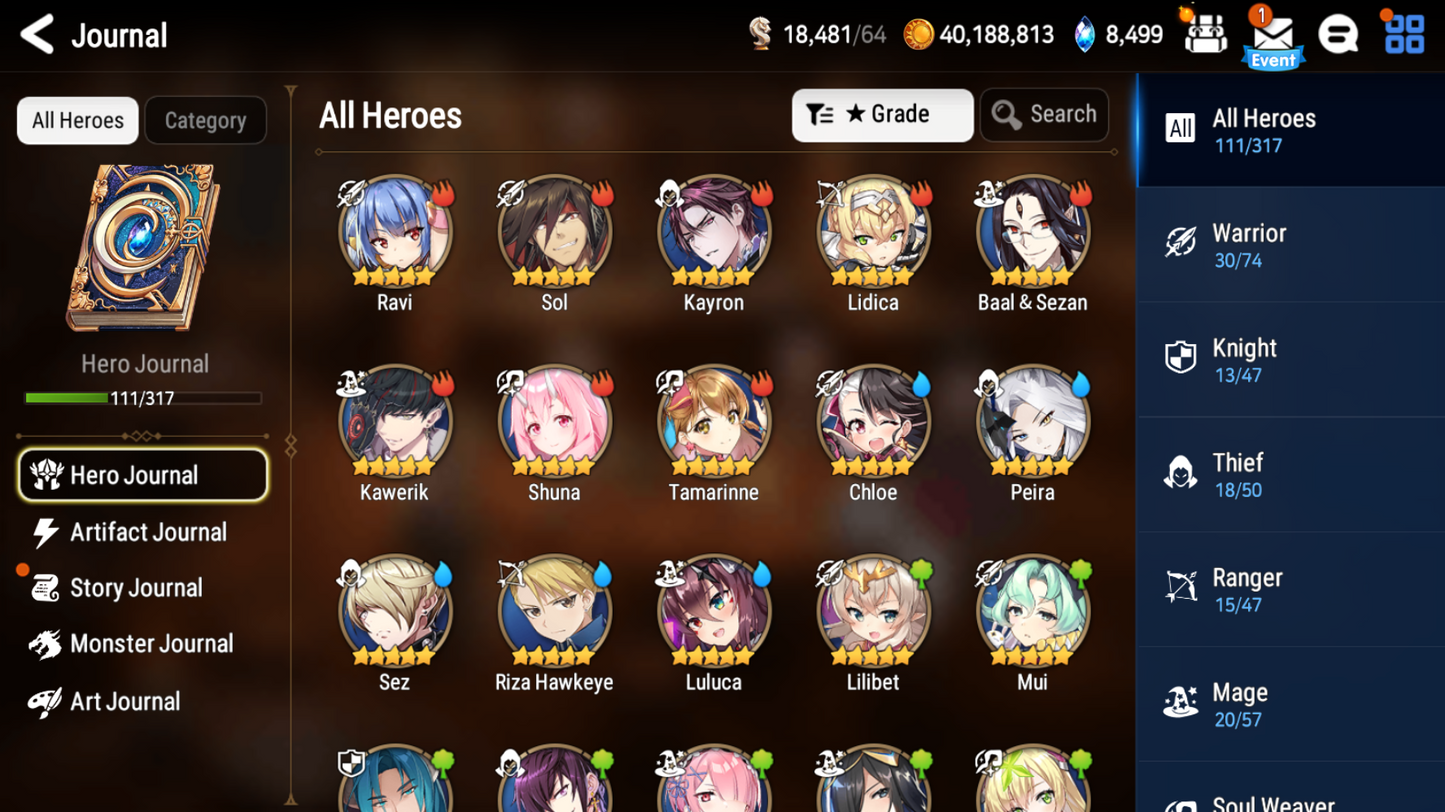Select the Ranger class filter

coord(1290,590)
